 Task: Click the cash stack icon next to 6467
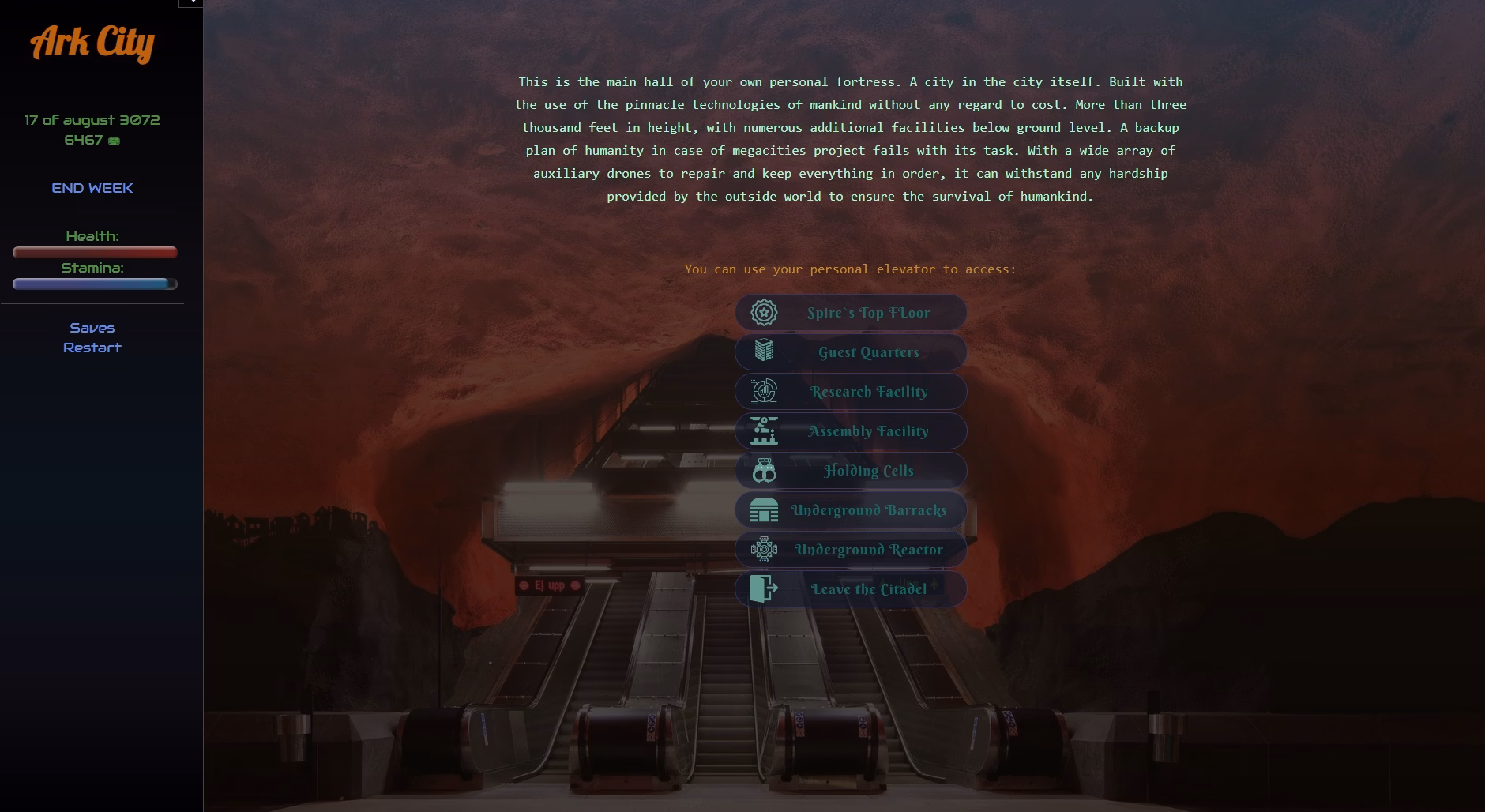pos(115,140)
